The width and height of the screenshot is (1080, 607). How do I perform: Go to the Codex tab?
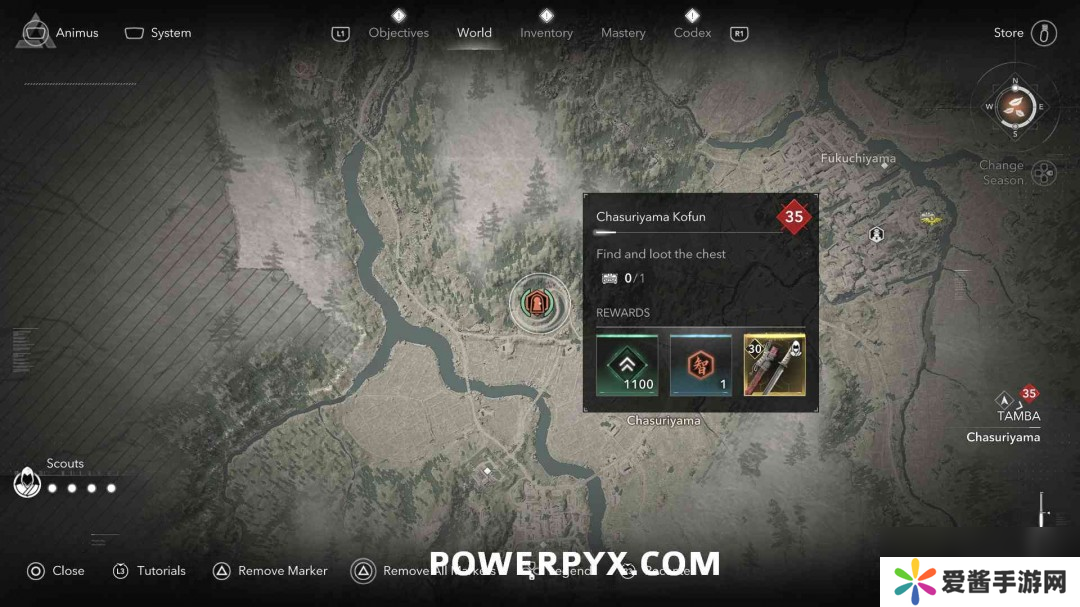coord(692,33)
